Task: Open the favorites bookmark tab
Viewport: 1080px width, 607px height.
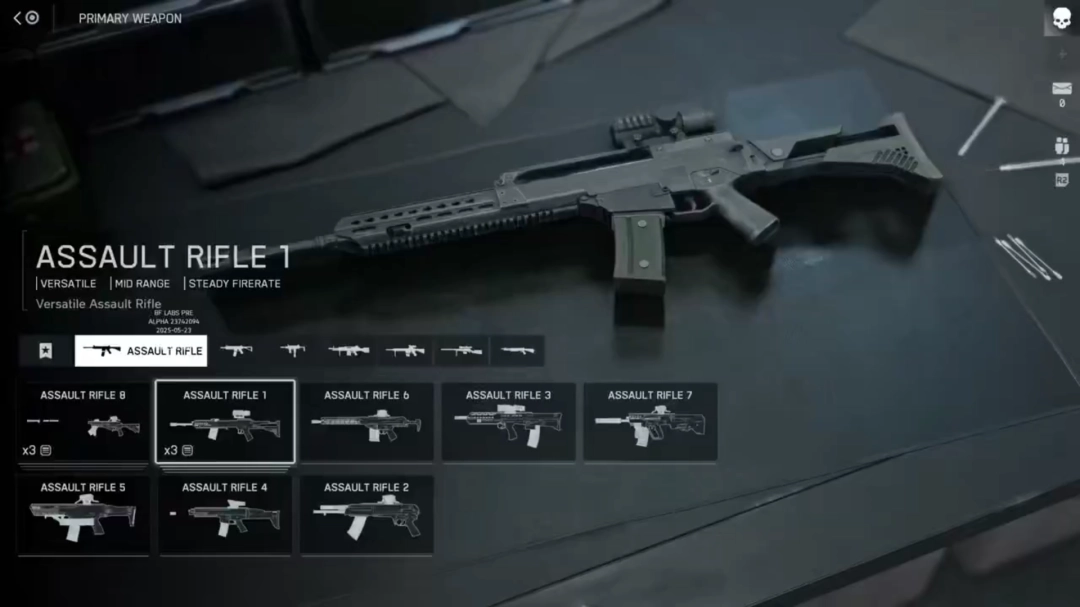Action: coord(45,351)
